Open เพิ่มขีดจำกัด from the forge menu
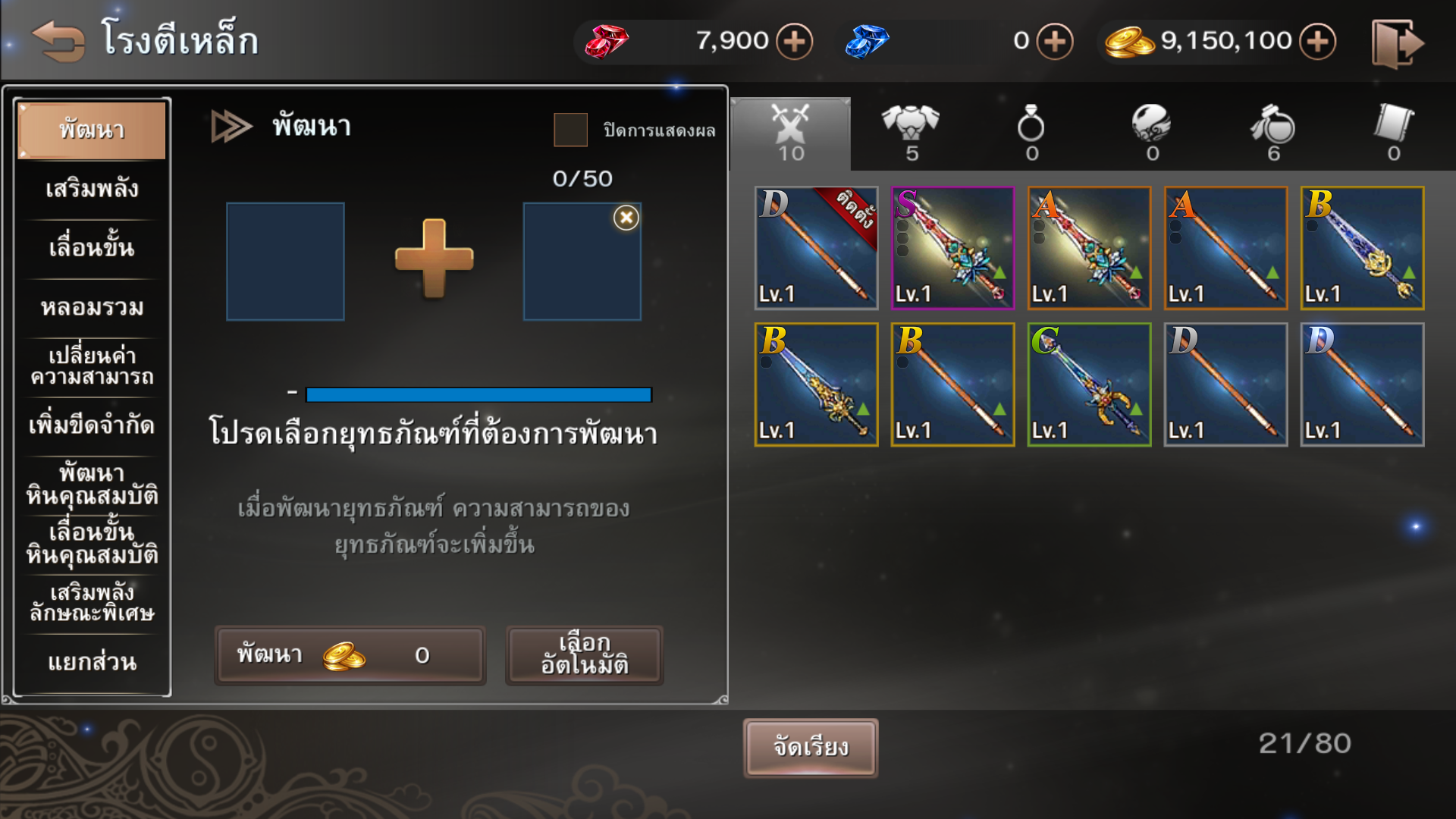Viewport: 1456px width, 819px height. (x=92, y=425)
